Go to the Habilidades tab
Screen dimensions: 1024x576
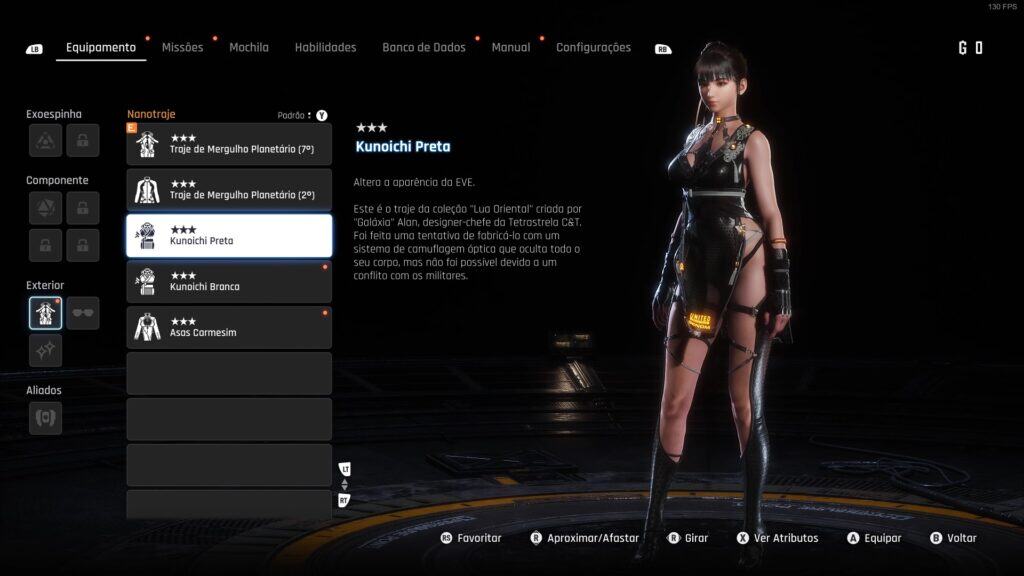(325, 47)
